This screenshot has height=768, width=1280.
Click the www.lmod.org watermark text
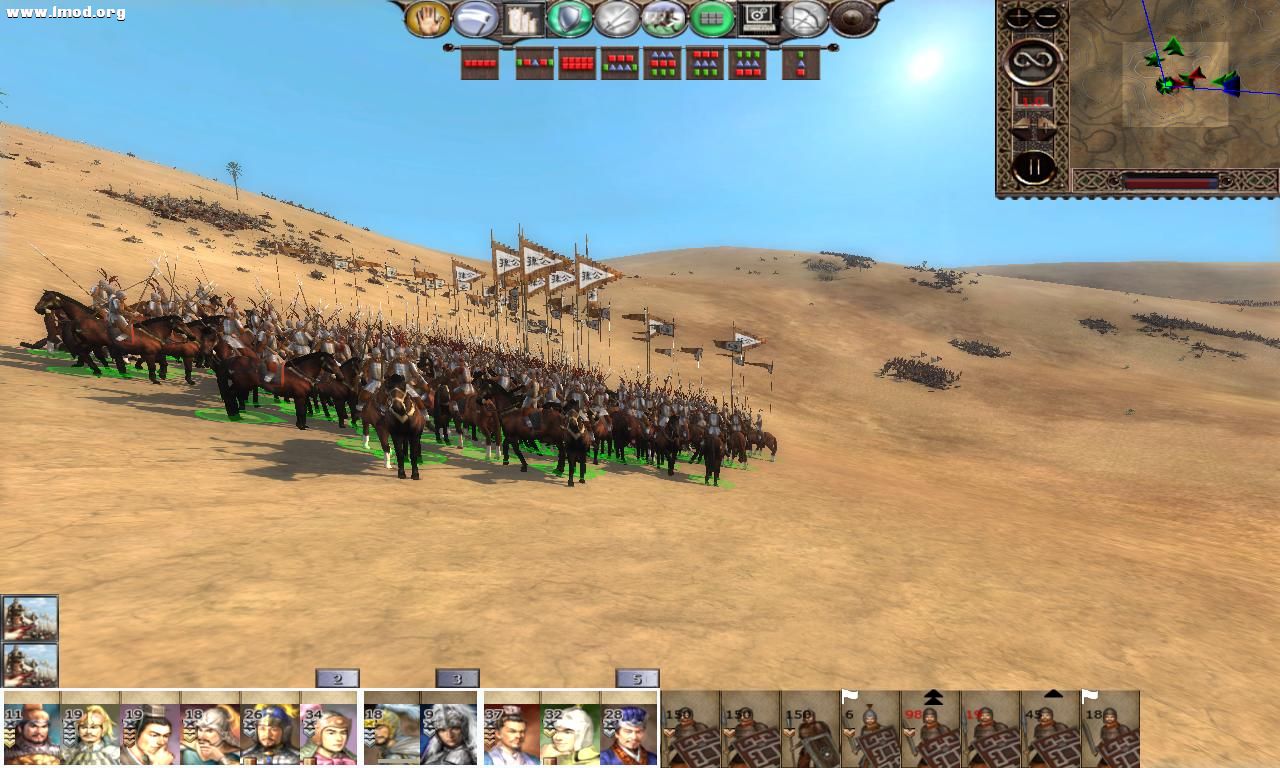[62, 9]
